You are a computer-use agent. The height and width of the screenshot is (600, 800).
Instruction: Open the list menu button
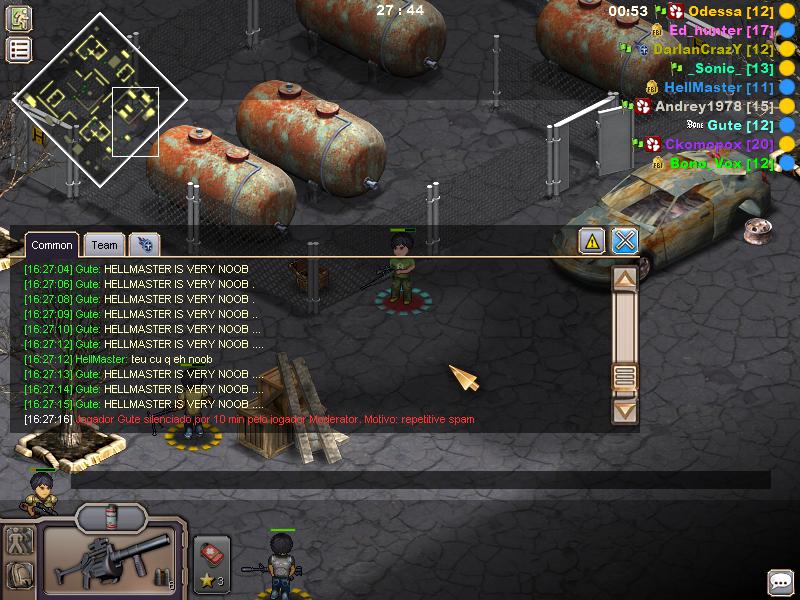19,50
